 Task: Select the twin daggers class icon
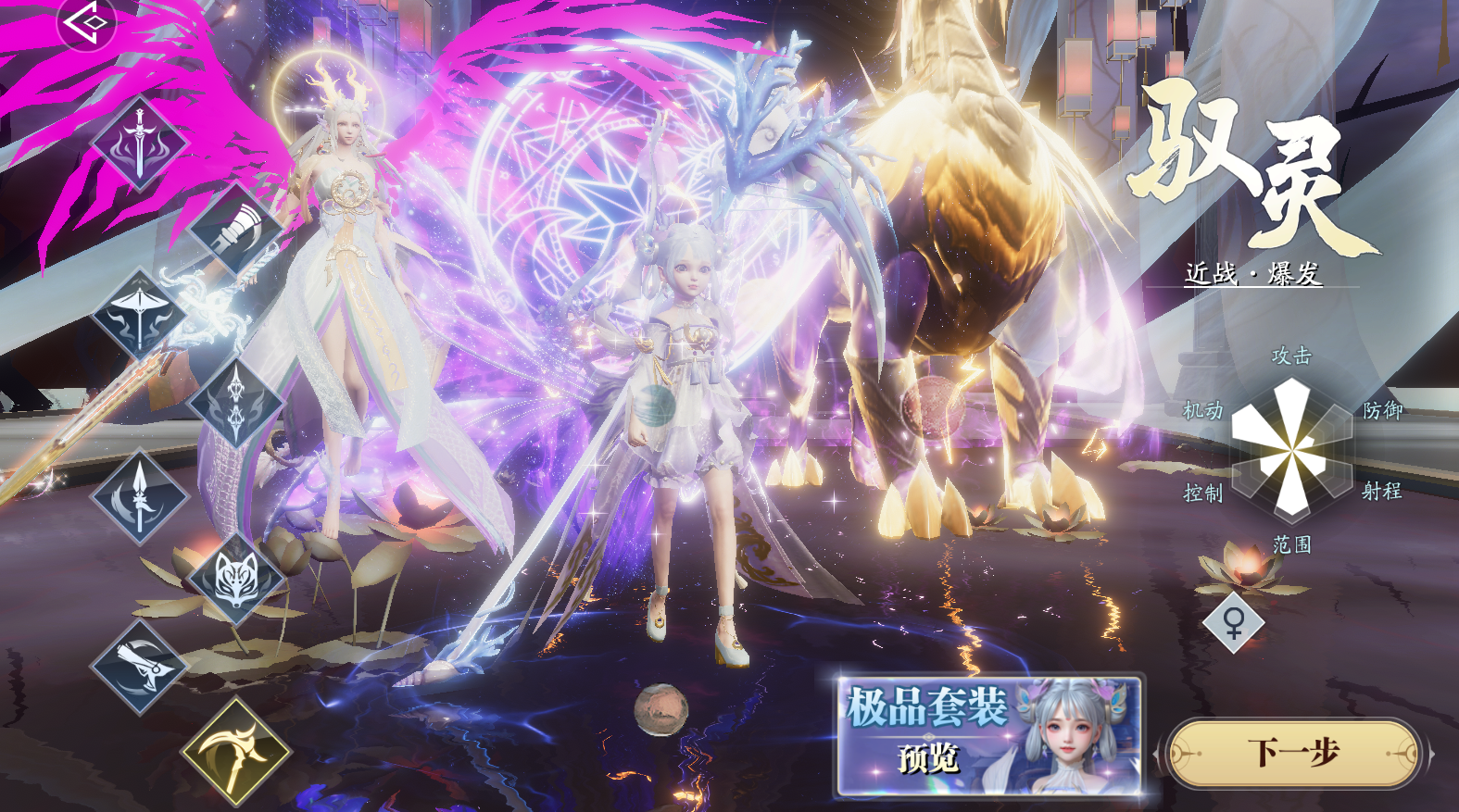pyautogui.click(x=234, y=403)
